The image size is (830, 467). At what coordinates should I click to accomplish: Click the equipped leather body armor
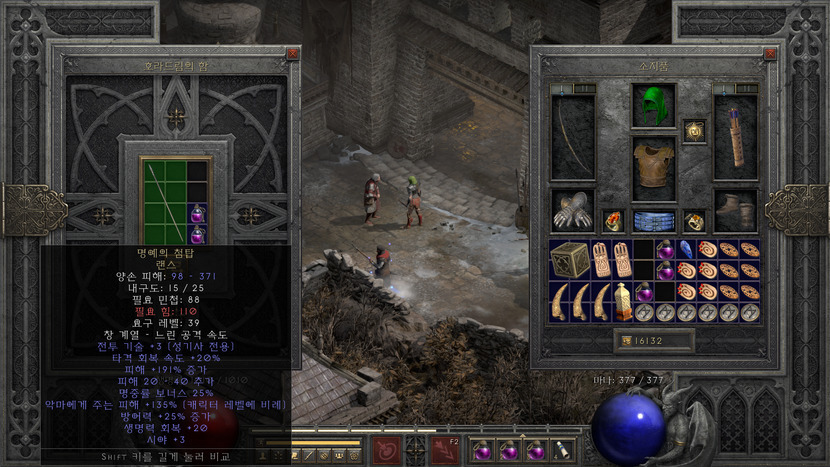(653, 162)
